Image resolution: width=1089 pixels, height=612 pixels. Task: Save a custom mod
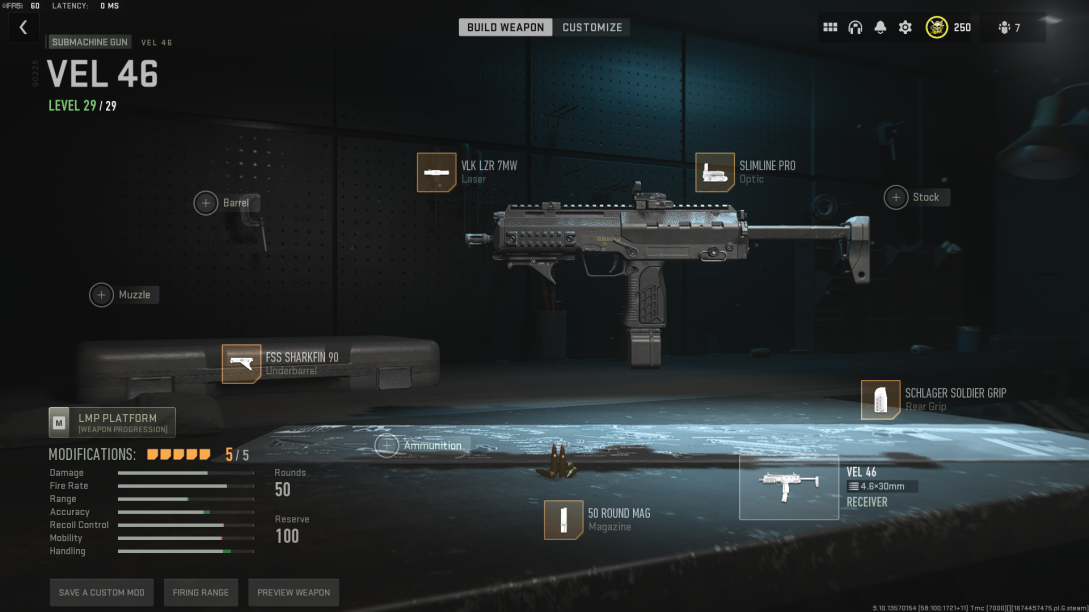[101, 592]
